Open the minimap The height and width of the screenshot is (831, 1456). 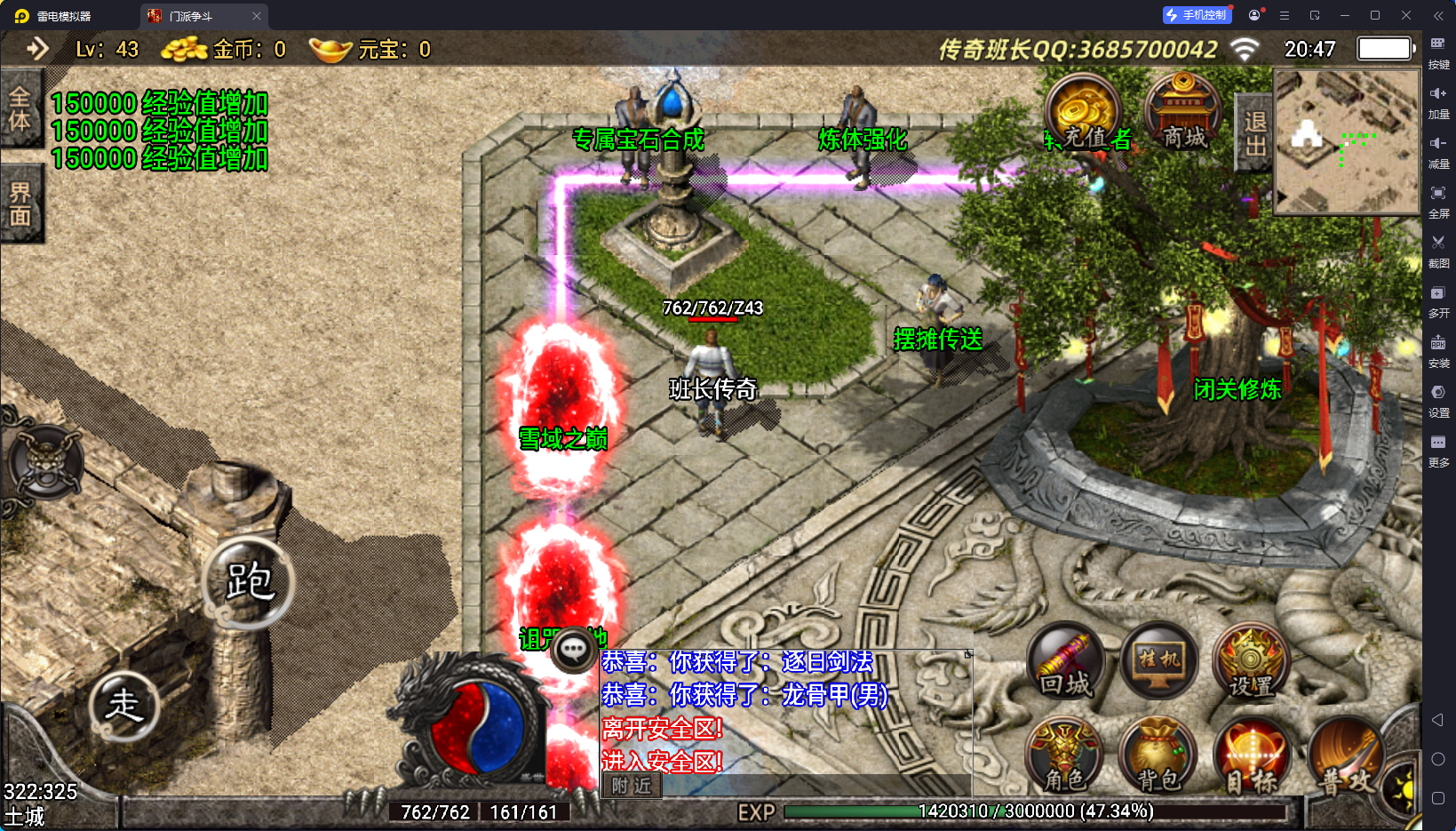[1346, 142]
